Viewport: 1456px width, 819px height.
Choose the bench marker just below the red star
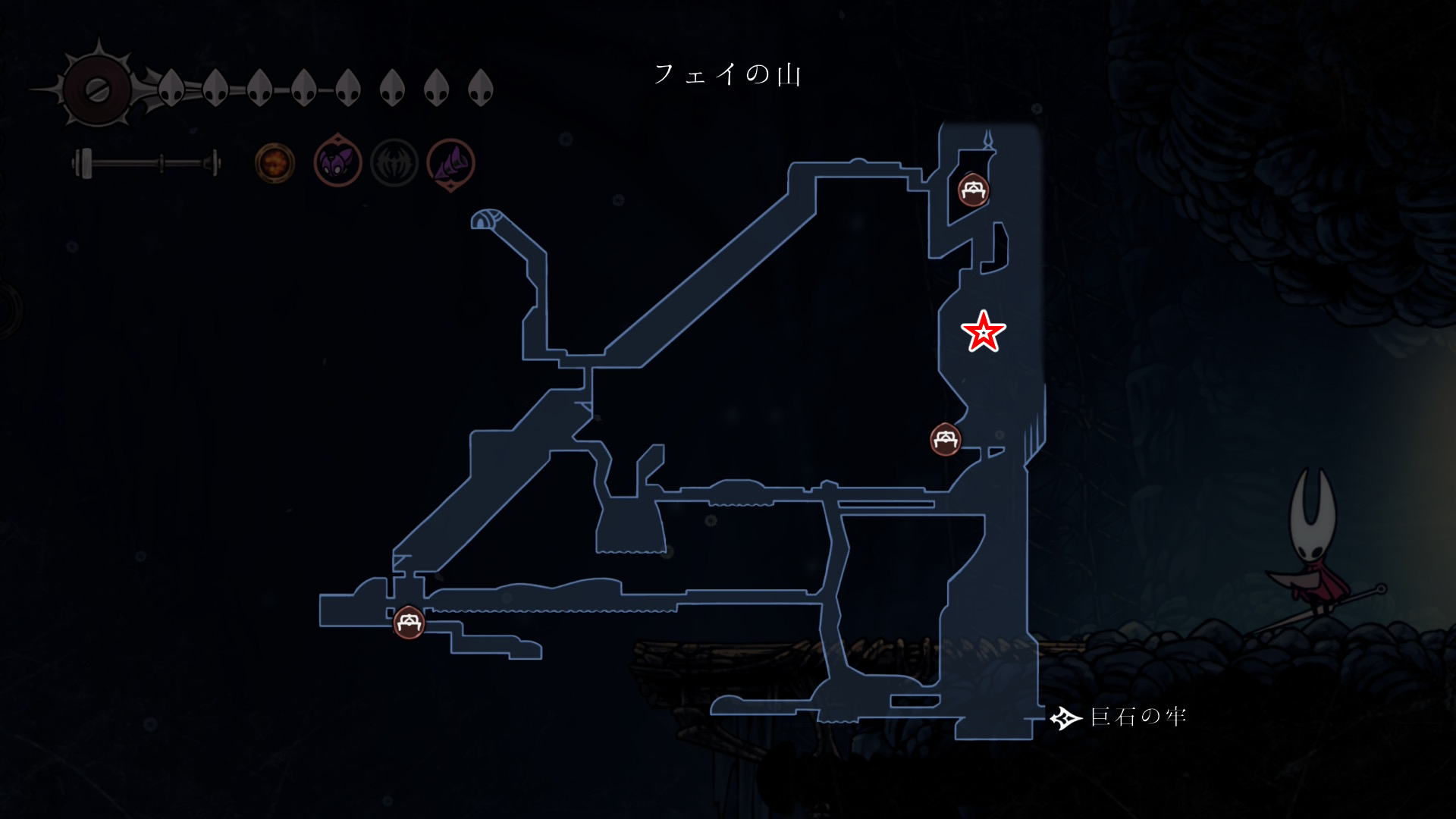(x=946, y=439)
